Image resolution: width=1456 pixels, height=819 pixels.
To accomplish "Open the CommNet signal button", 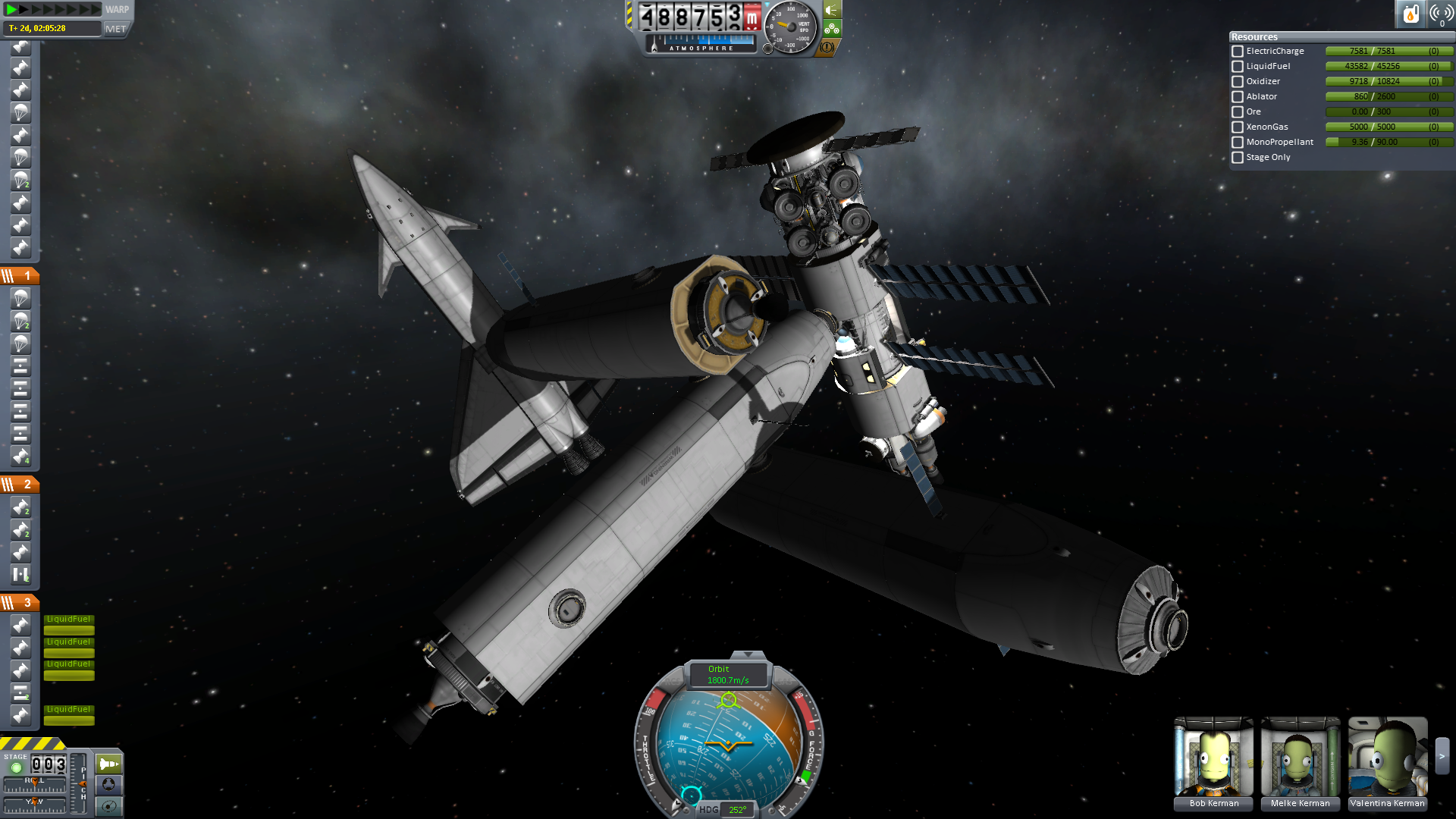I will pyautogui.click(x=1441, y=14).
